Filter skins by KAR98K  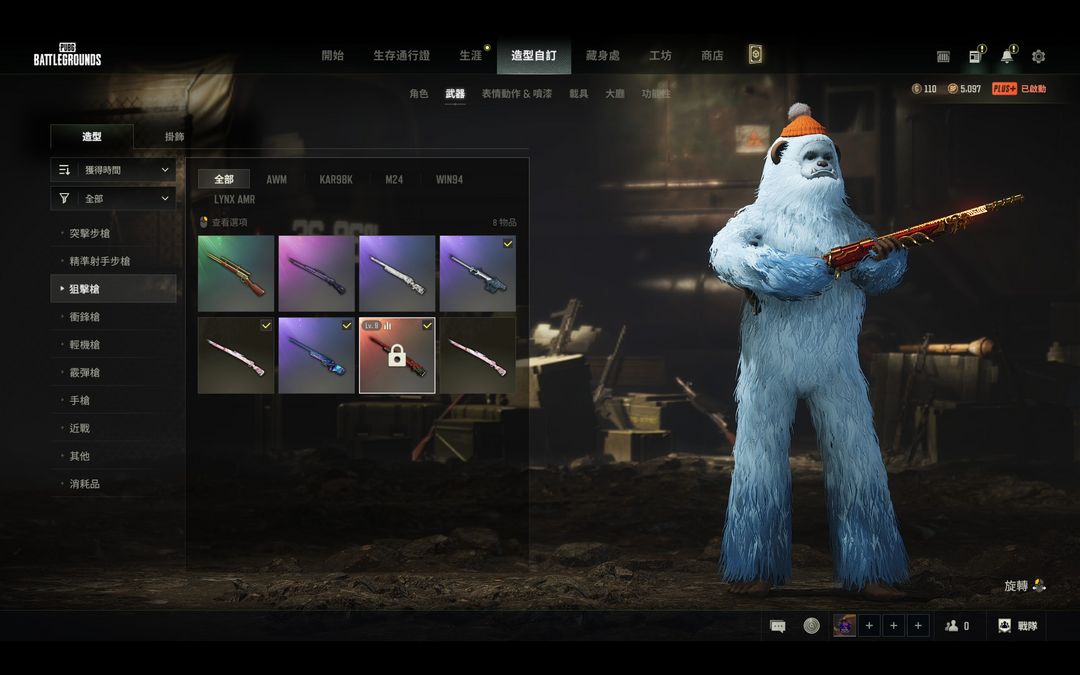(336, 180)
